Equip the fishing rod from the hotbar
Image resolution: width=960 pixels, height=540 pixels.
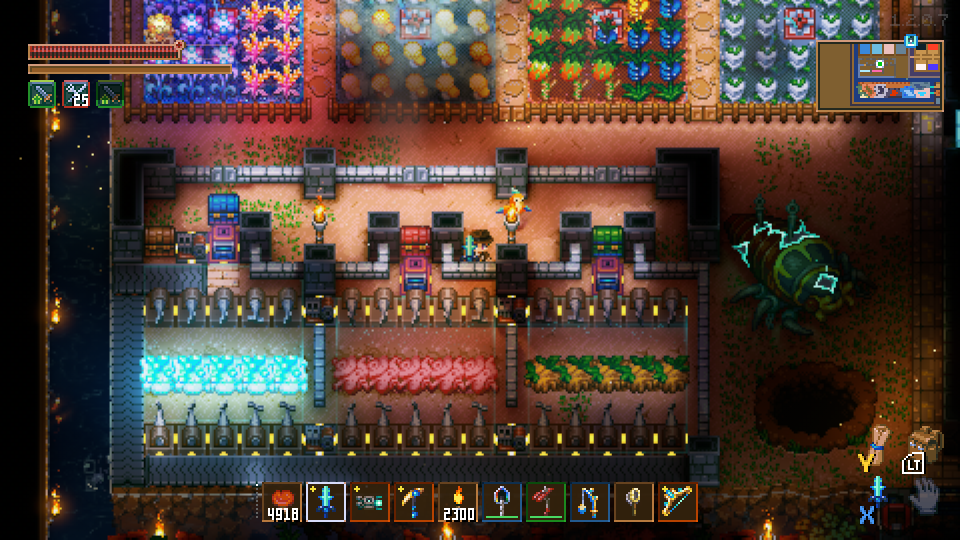[590, 502]
